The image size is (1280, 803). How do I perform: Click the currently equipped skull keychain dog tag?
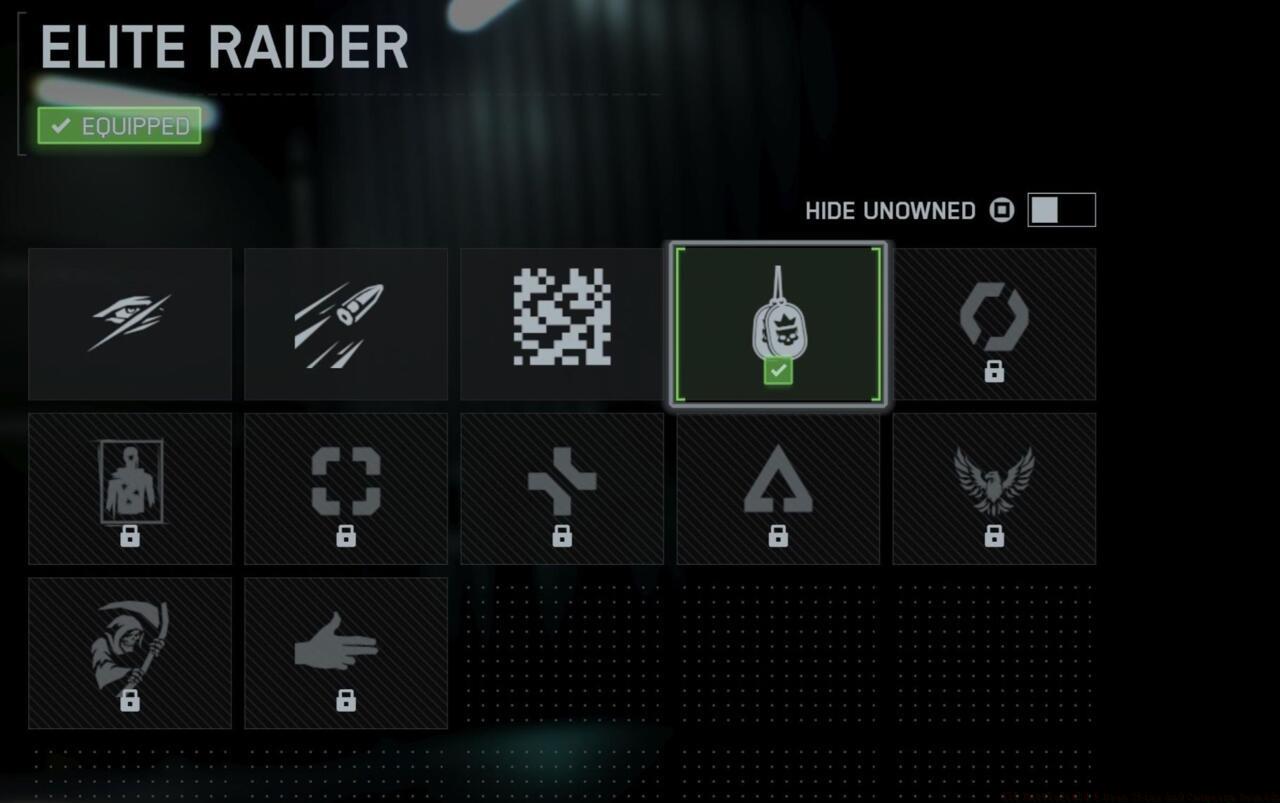tap(778, 323)
